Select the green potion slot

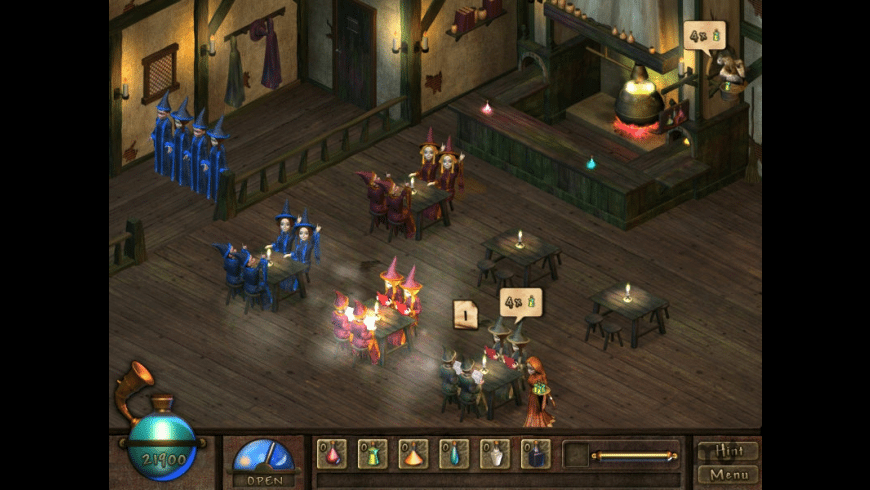[372, 454]
